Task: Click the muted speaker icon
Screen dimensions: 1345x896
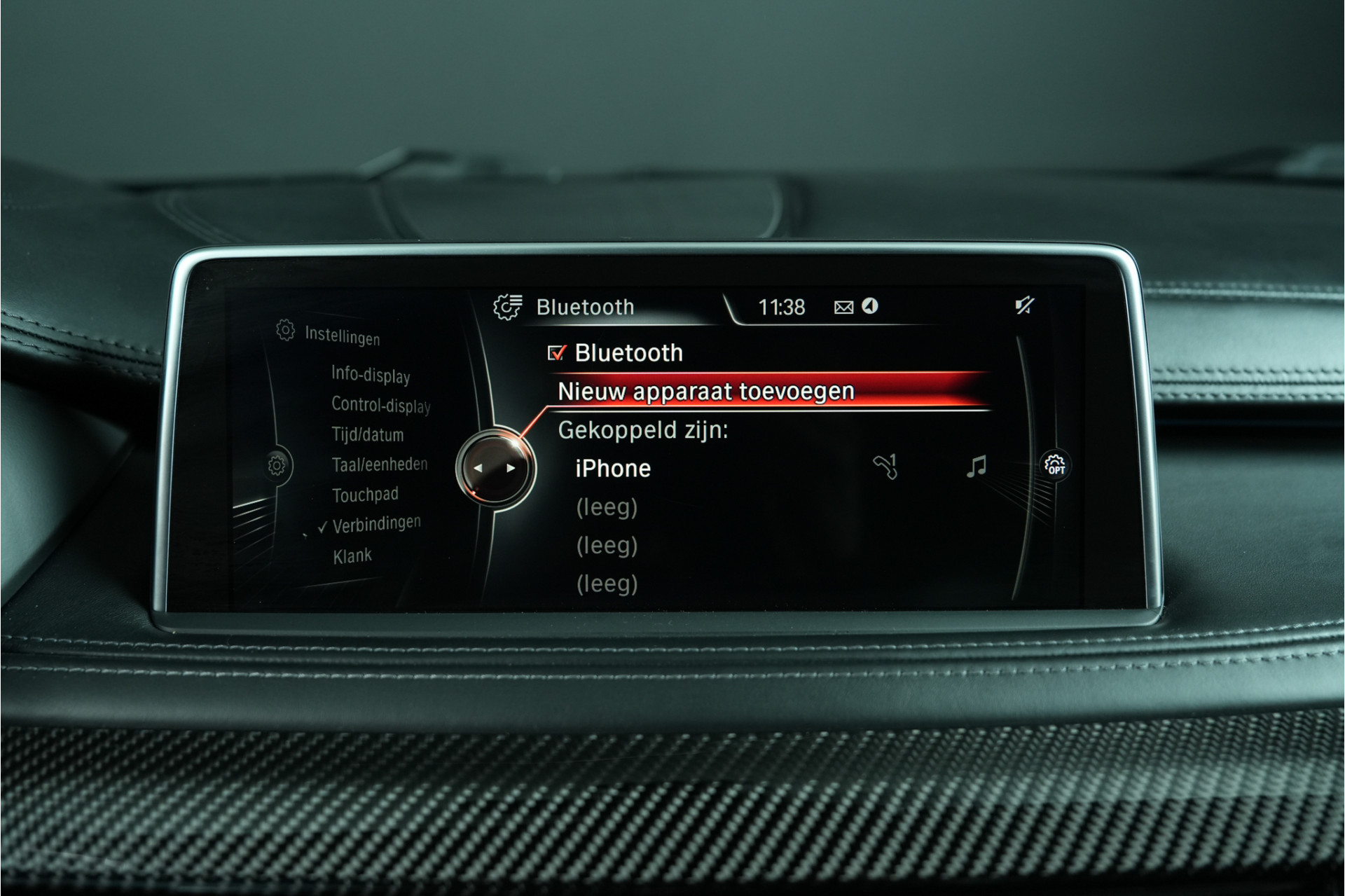Action: (x=1024, y=305)
